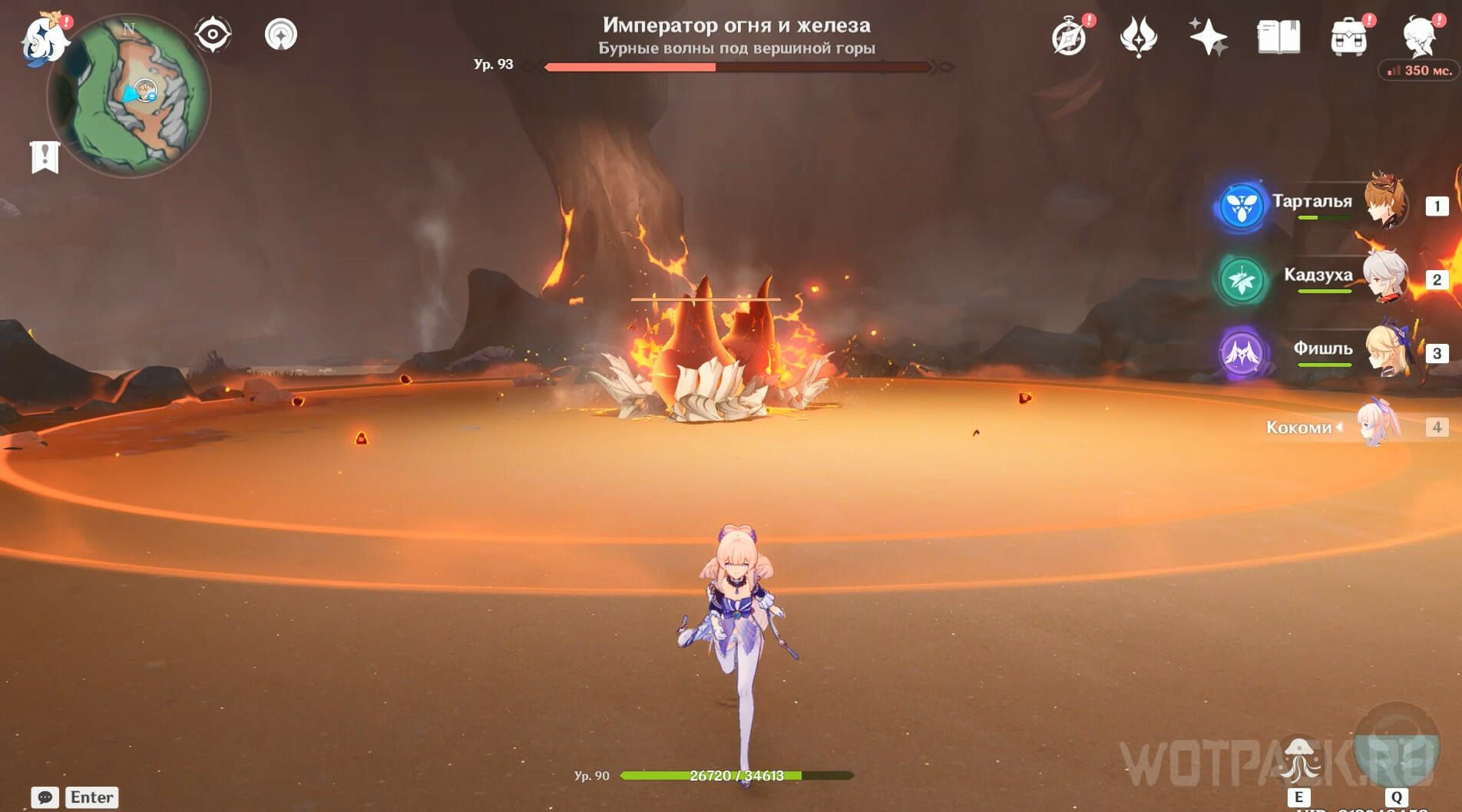Click the round icon right of the eye
This screenshot has width=1462, height=812.
tap(281, 35)
